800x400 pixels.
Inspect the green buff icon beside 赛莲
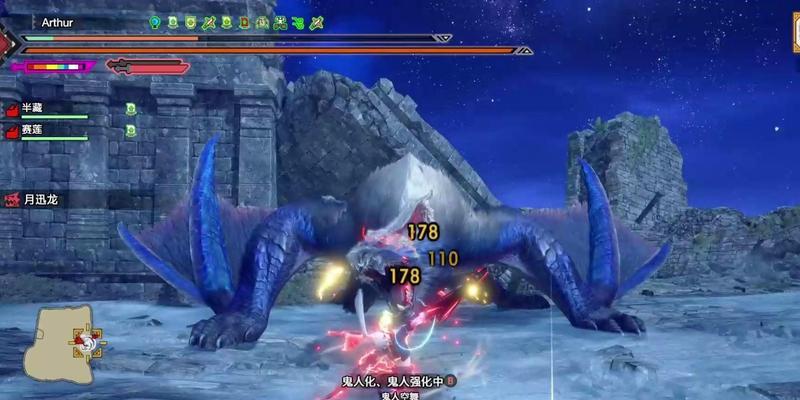click(131, 130)
